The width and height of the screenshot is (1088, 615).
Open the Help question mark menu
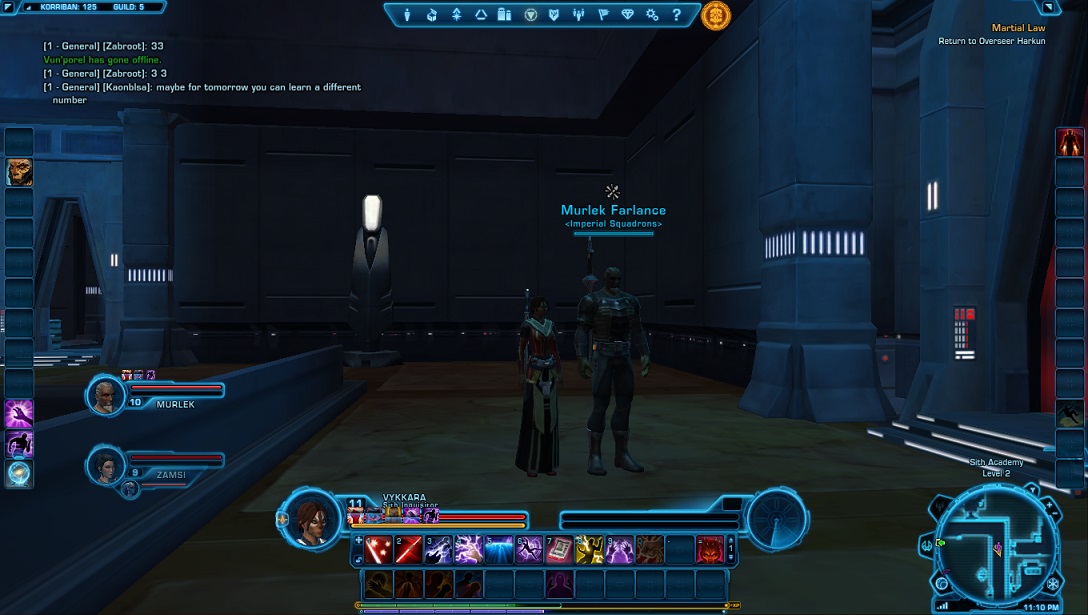tap(676, 15)
